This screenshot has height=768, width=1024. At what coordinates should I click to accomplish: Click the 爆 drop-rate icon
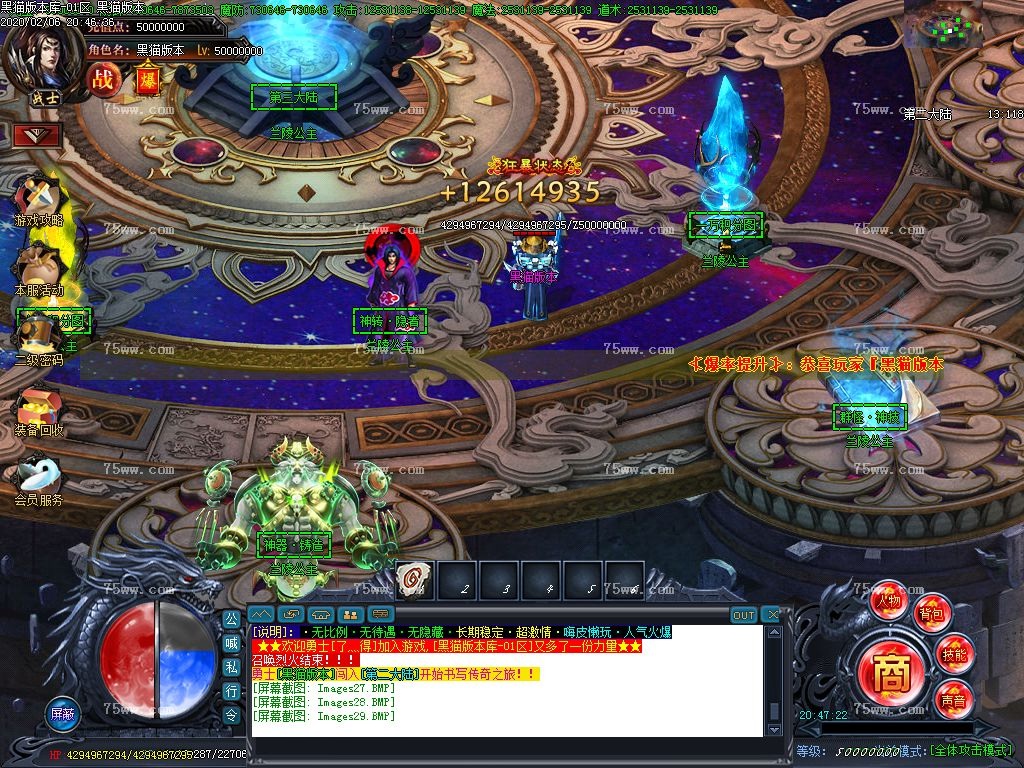tap(147, 79)
